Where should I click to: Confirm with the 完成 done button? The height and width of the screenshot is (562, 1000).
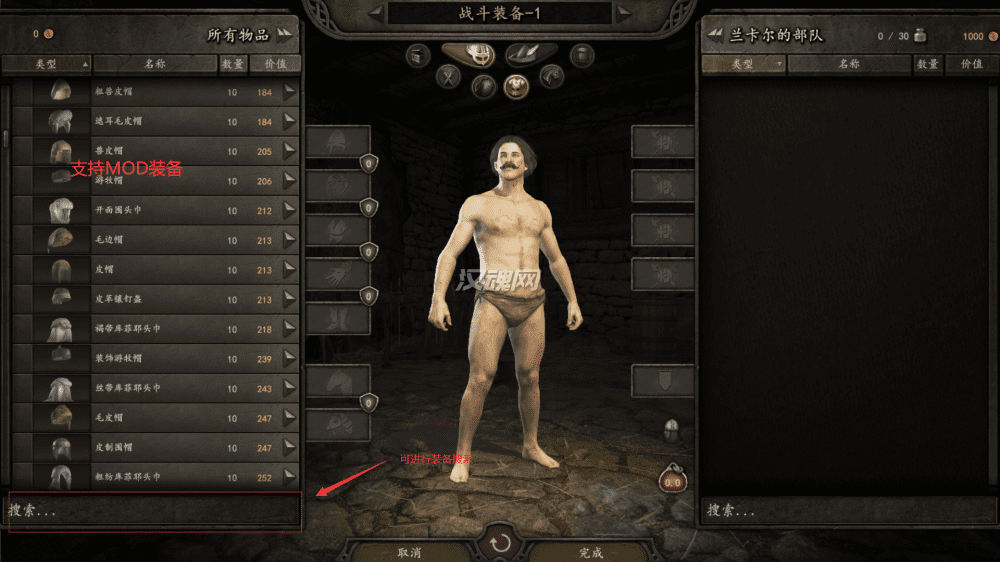click(590, 552)
